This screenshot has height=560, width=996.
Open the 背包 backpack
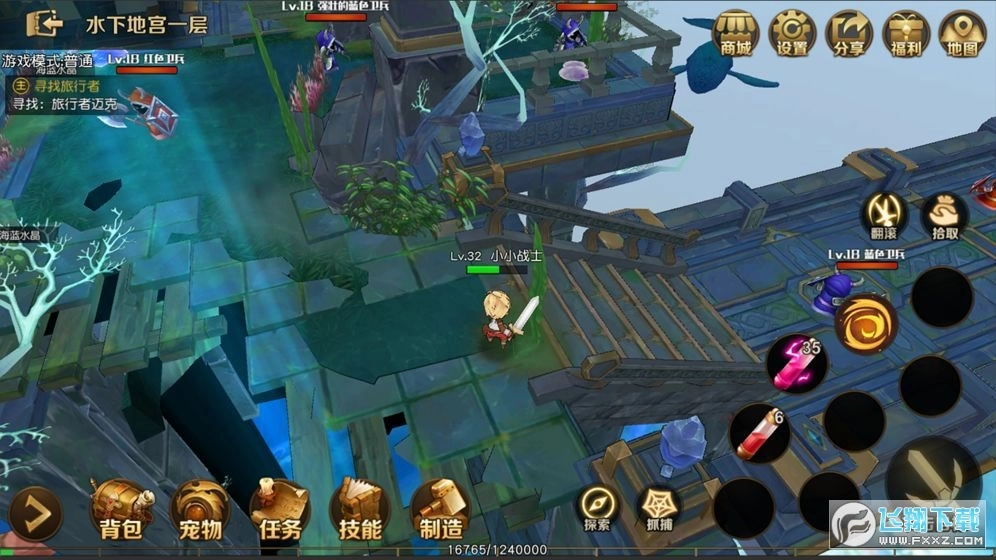click(121, 510)
